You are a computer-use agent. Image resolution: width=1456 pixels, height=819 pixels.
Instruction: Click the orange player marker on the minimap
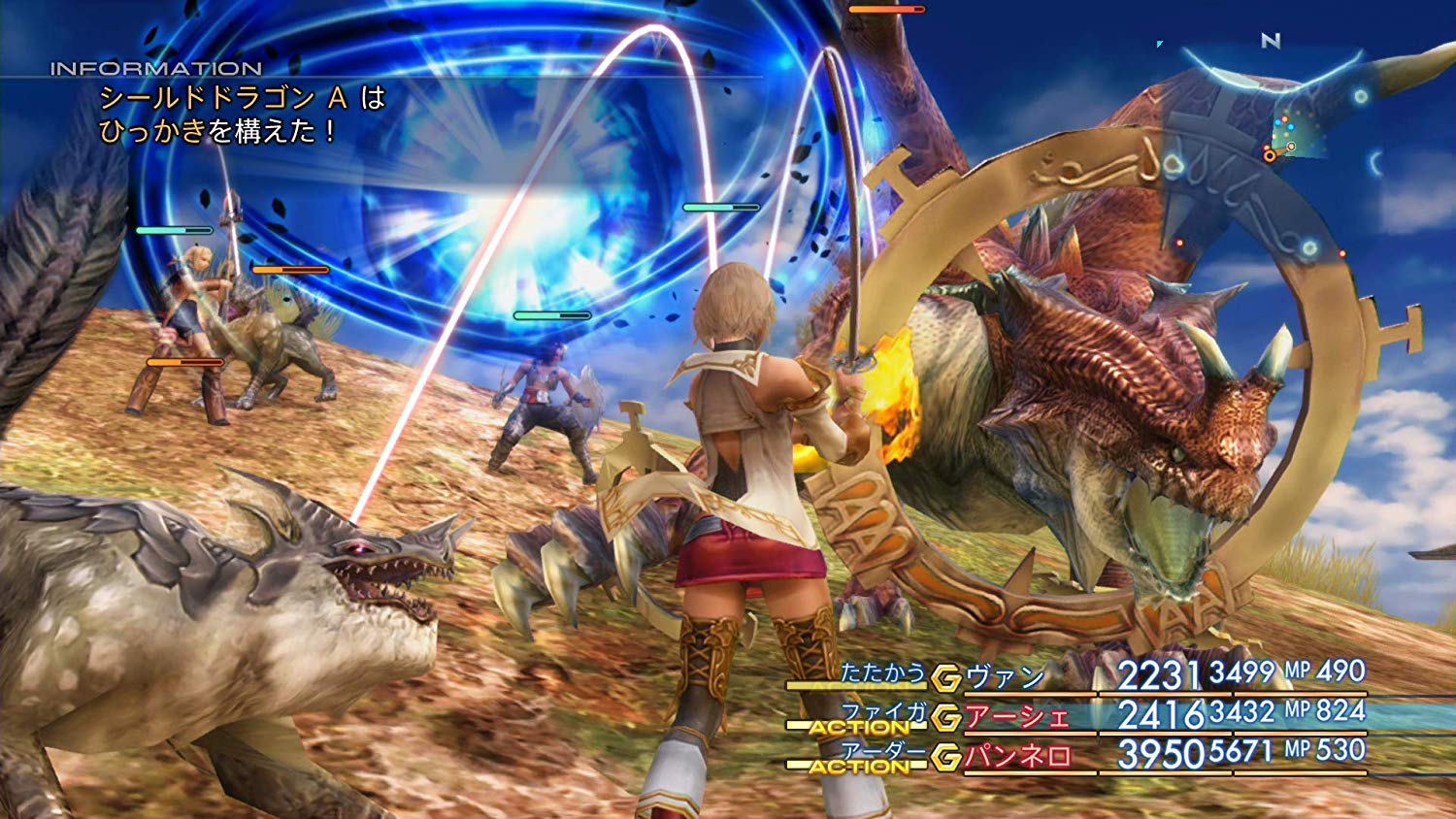[1270, 155]
